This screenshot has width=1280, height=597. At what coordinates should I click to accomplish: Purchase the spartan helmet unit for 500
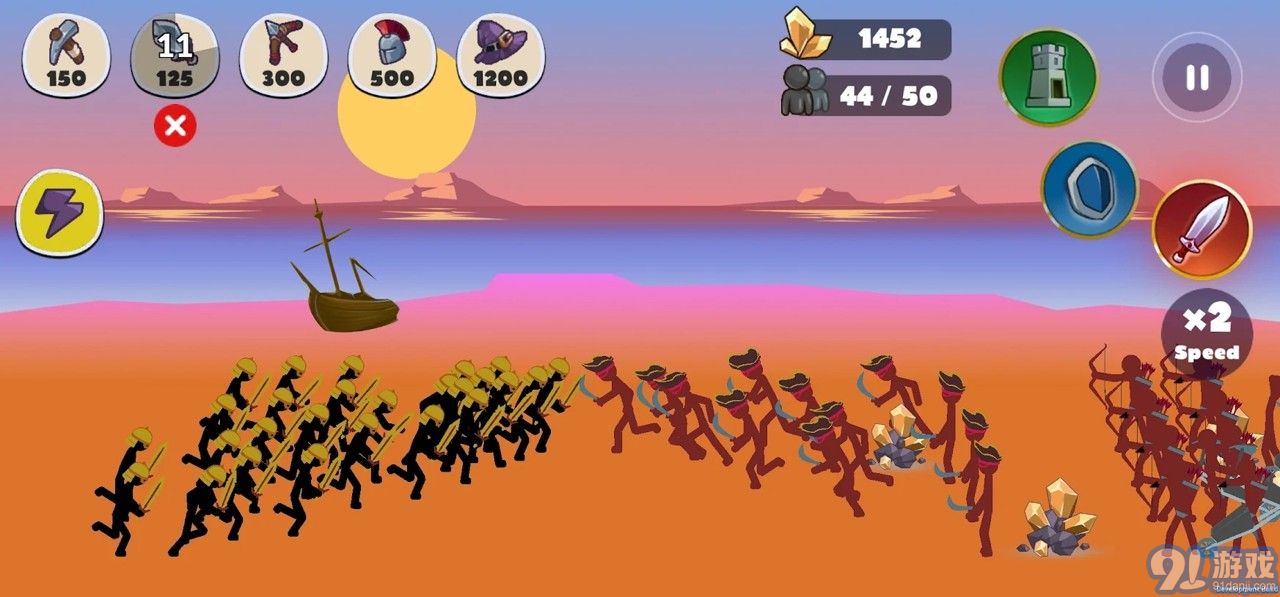point(391,55)
